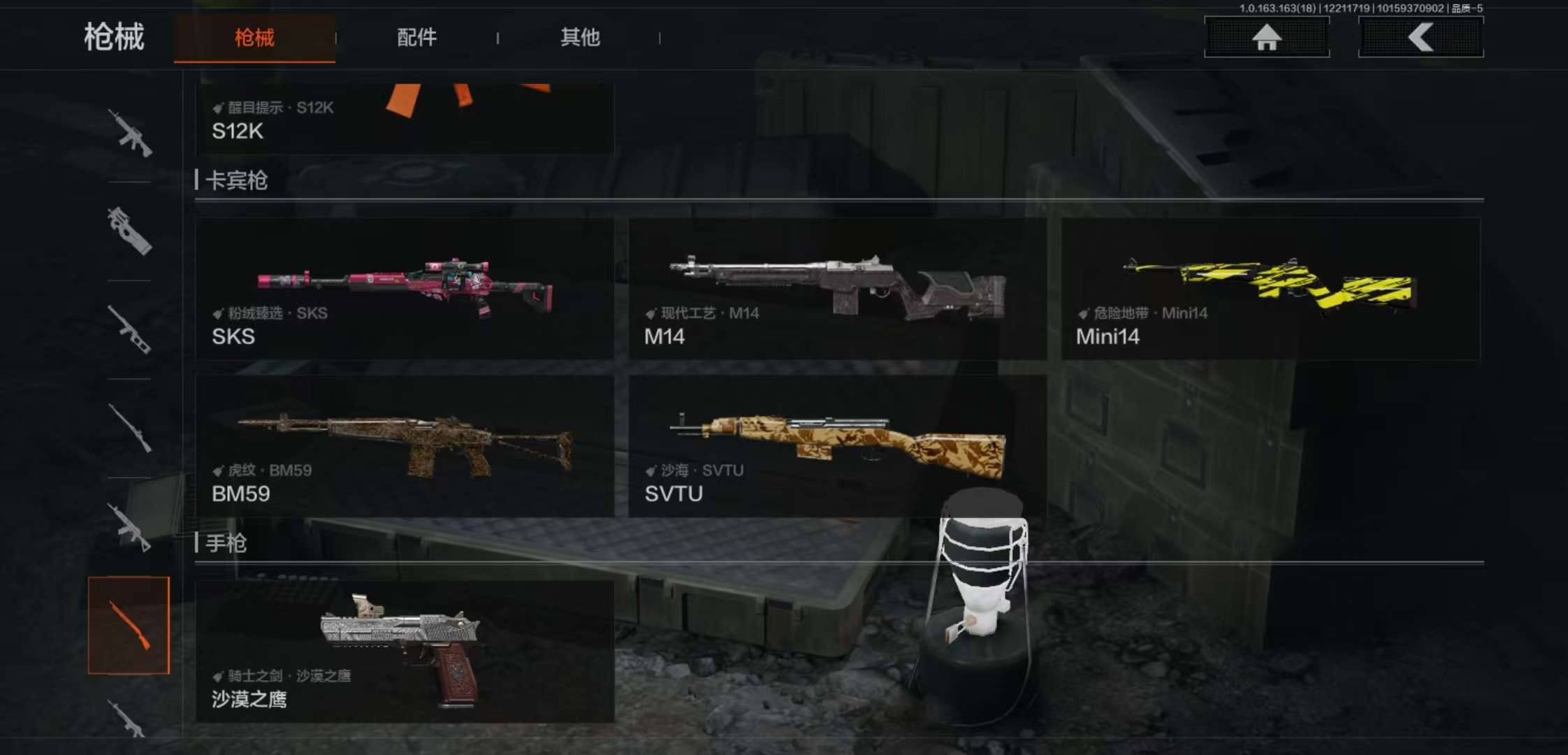The width and height of the screenshot is (1568, 755).
Task: Choose the M14 weapon card
Action: pyautogui.click(x=837, y=289)
